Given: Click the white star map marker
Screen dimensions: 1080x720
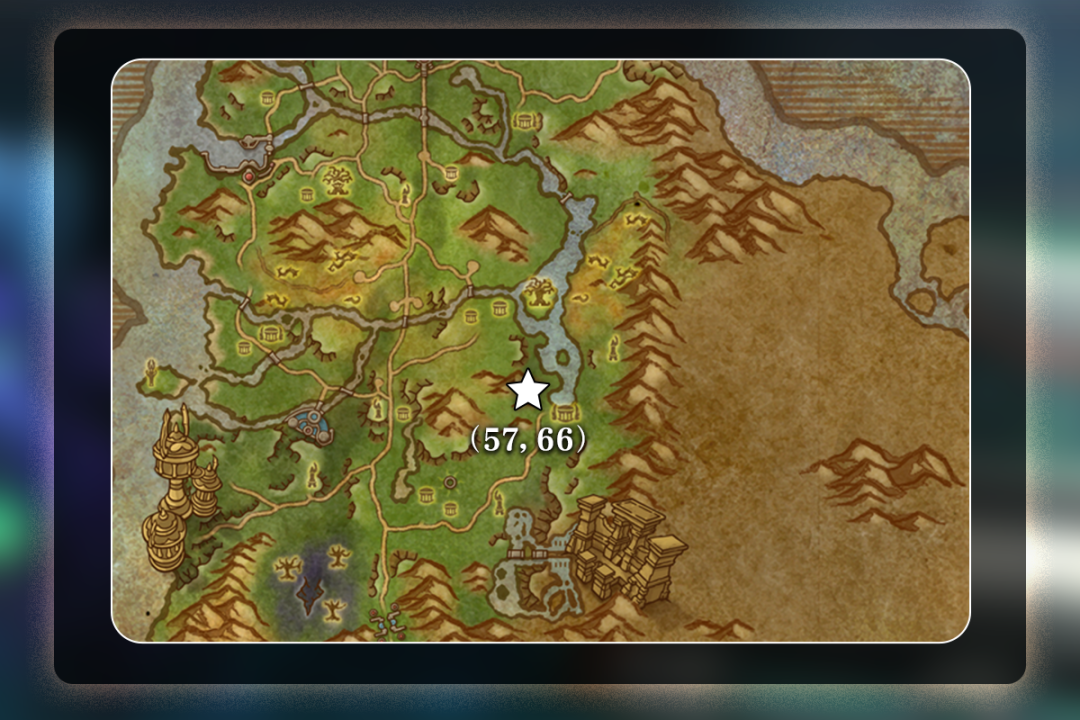Looking at the screenshot, I should pyautogui.click(x=528, y=391).
